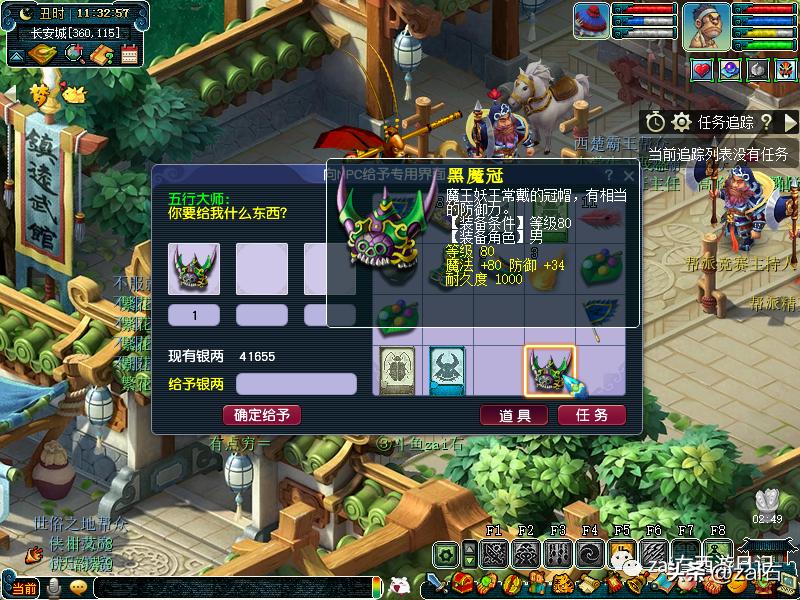
Task: Click the opera mask status icon
Action: click(x=787, y=70)
